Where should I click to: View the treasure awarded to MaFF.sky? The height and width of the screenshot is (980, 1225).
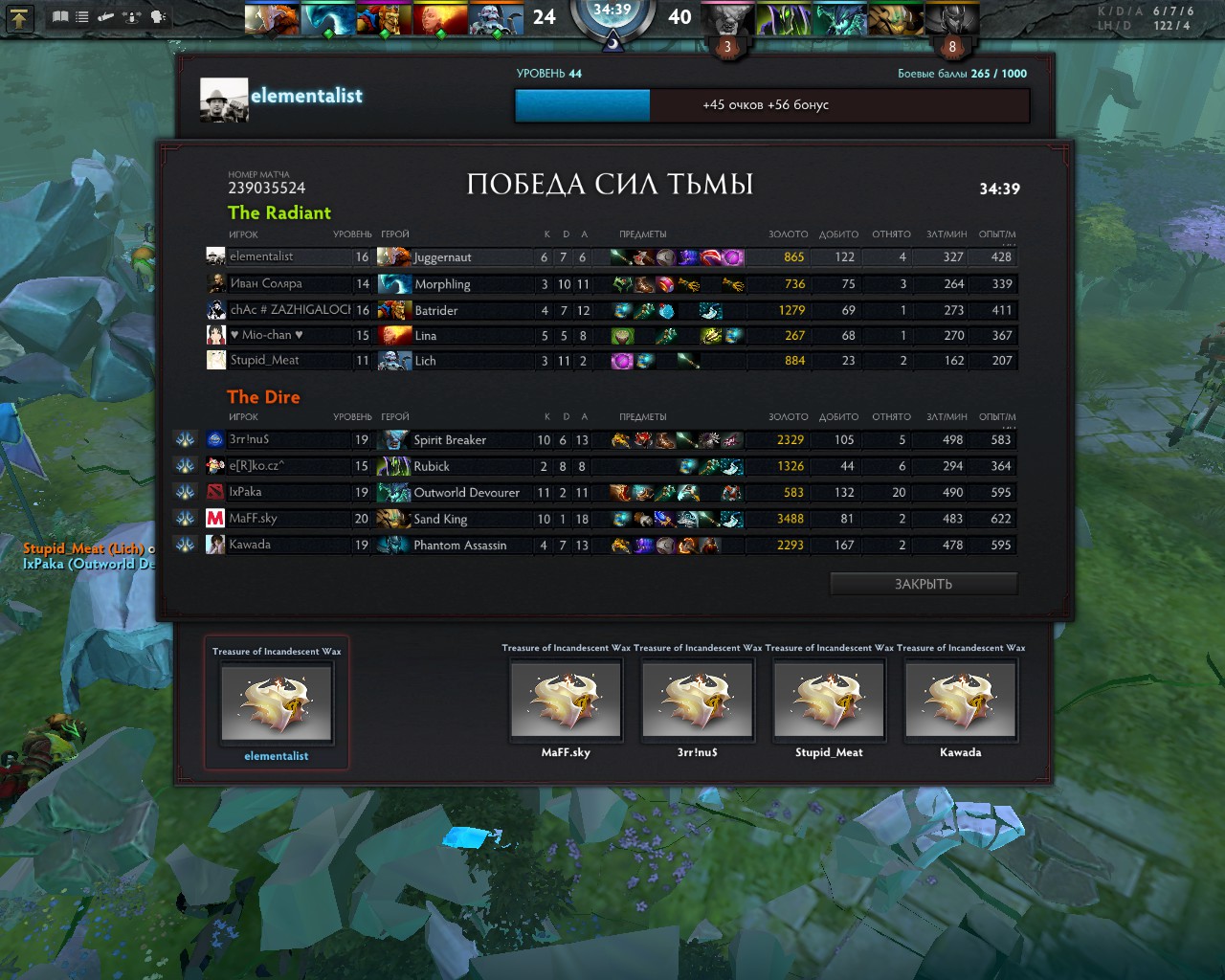[566, 701]
